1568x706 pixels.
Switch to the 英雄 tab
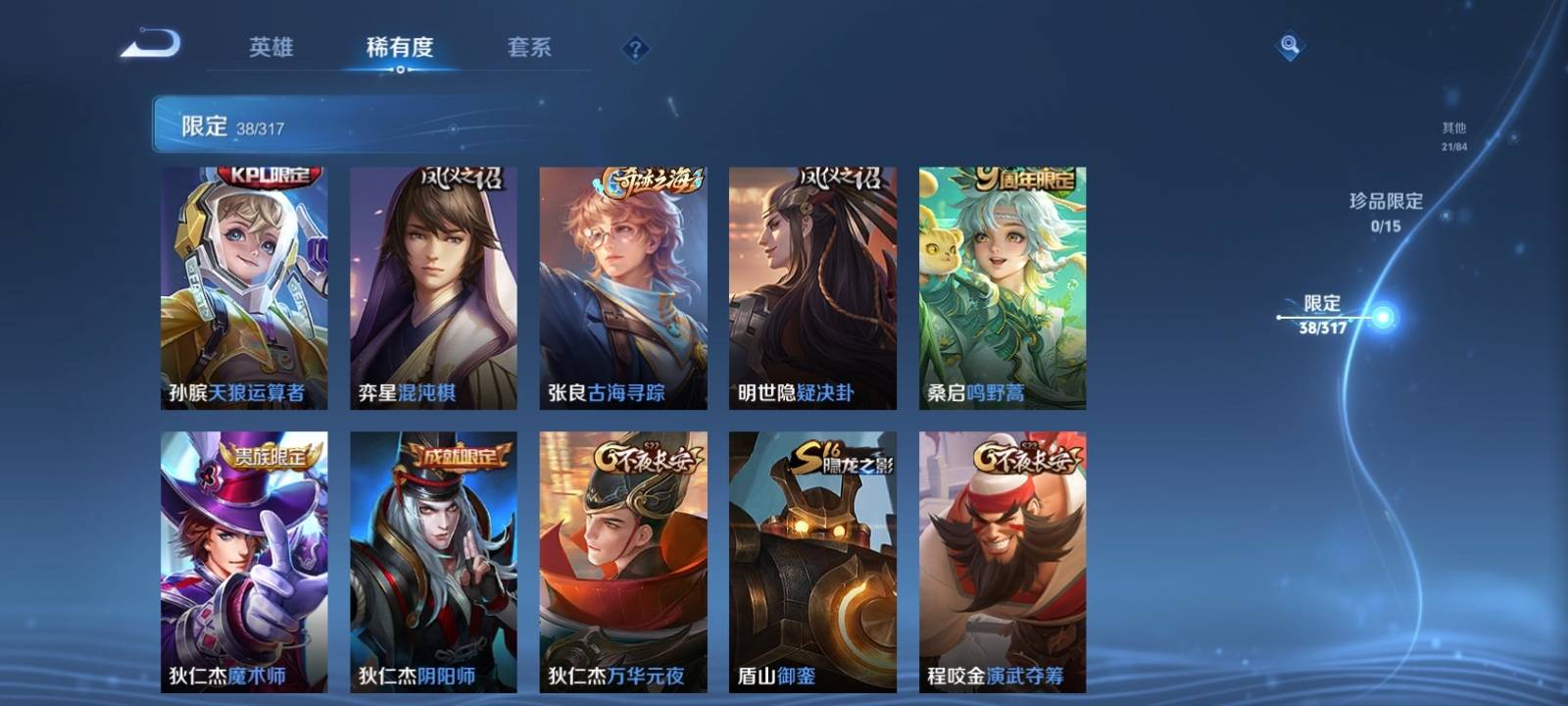tap(270, 47)
